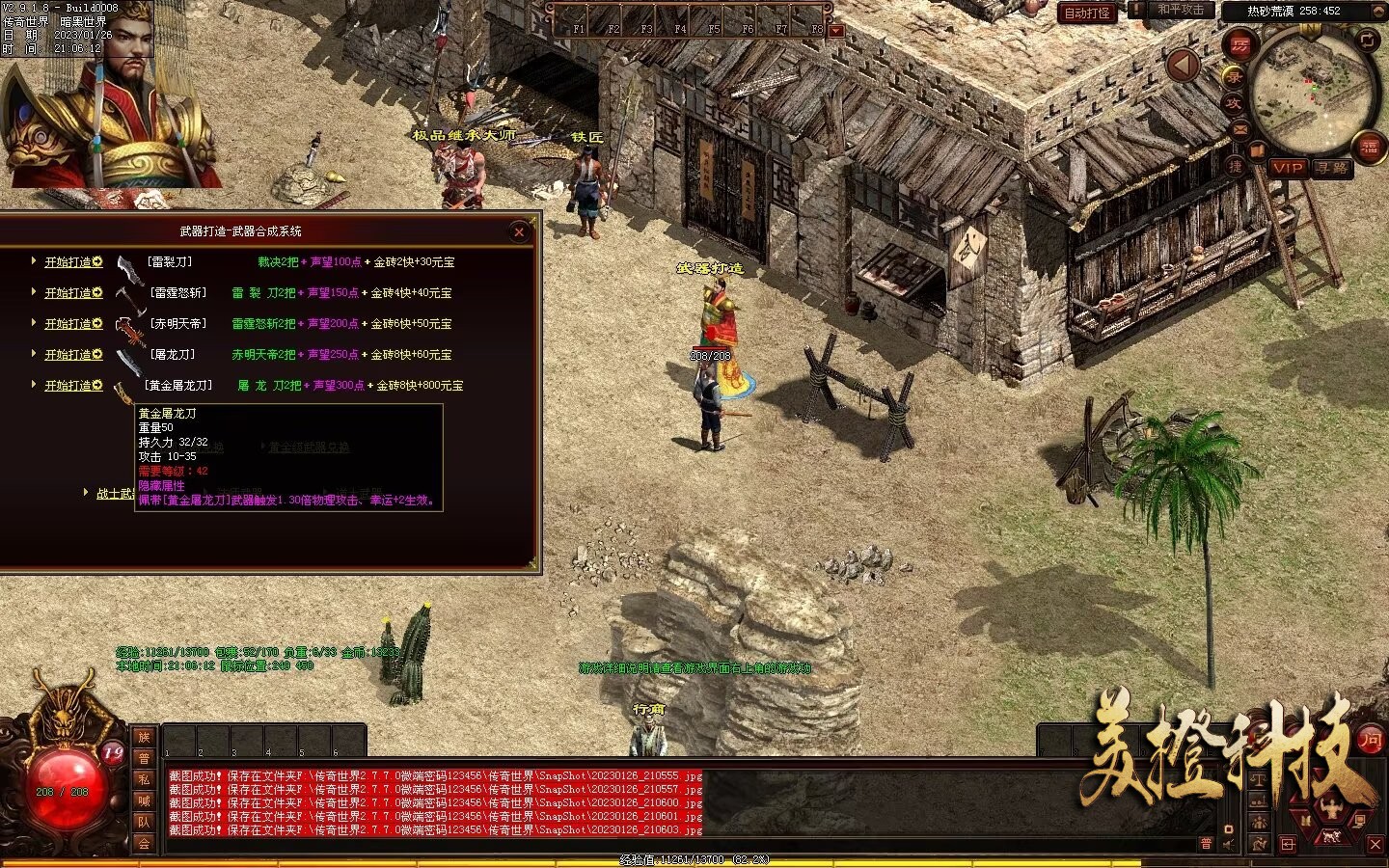
Task: Close the weapon forging window
Action: 519,231
